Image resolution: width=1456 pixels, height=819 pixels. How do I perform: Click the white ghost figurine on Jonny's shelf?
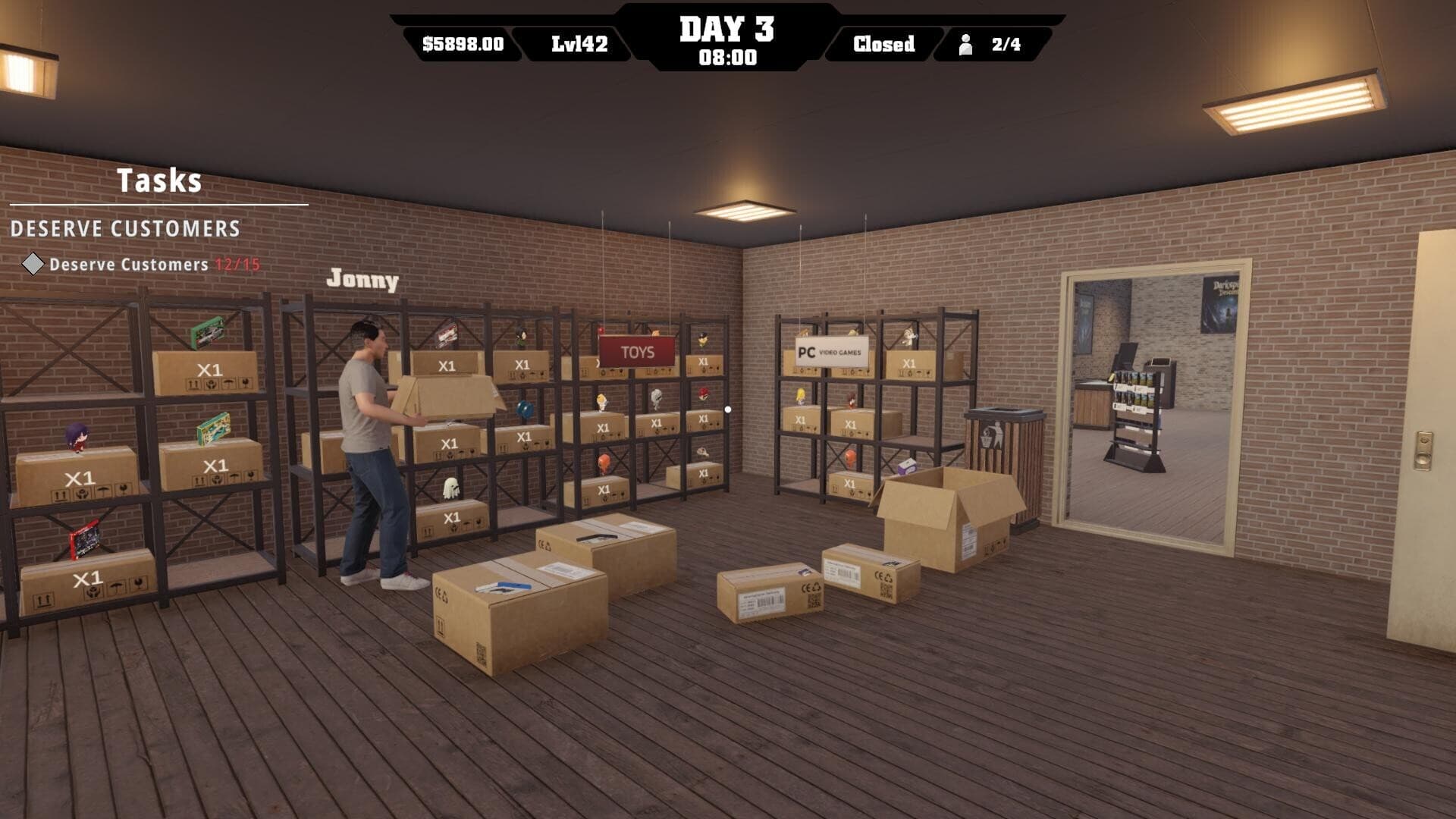click(x=450, y=489)
